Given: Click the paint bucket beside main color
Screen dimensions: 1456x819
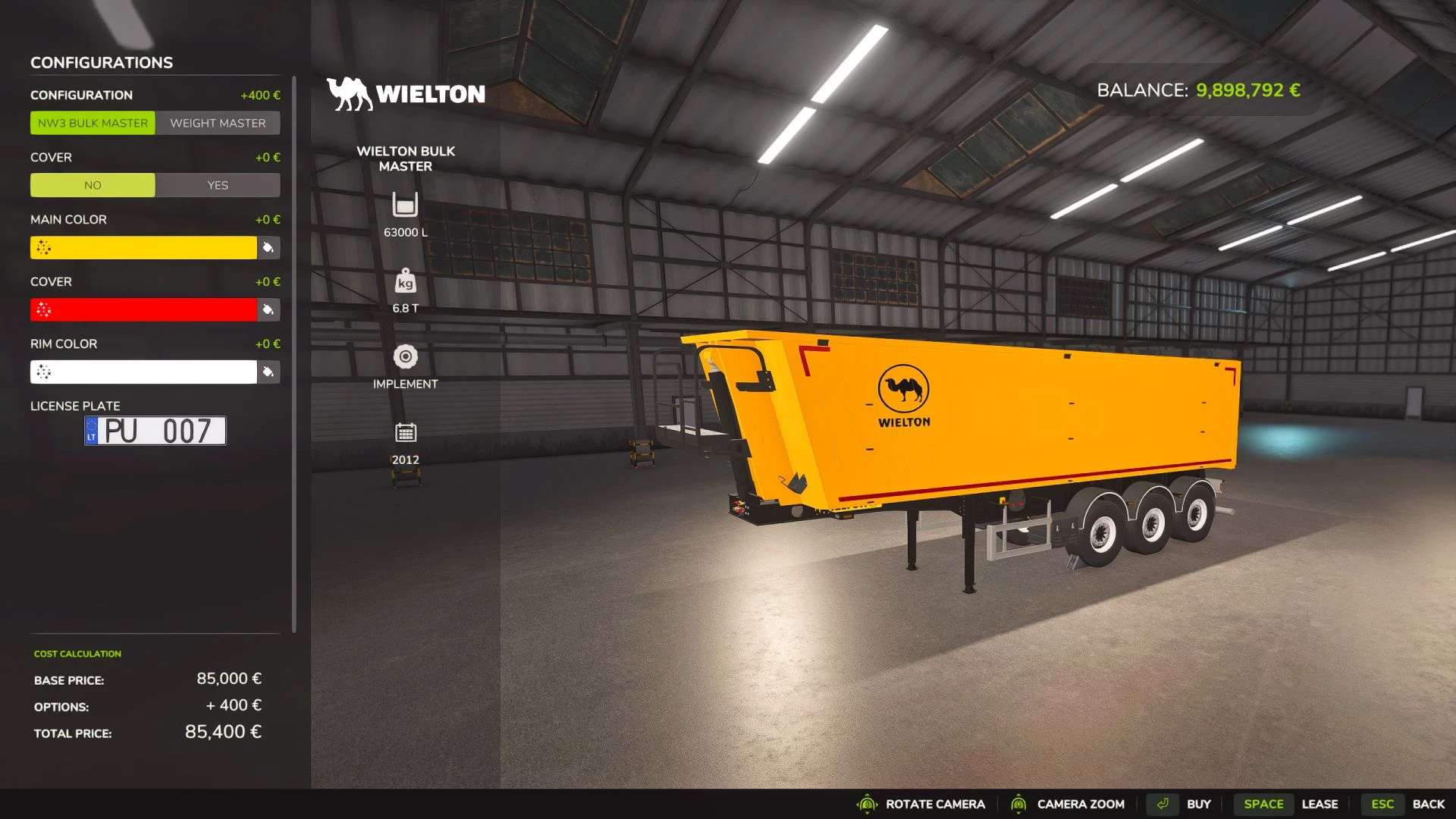Looking at the screenshot, I should click(268, 247).
